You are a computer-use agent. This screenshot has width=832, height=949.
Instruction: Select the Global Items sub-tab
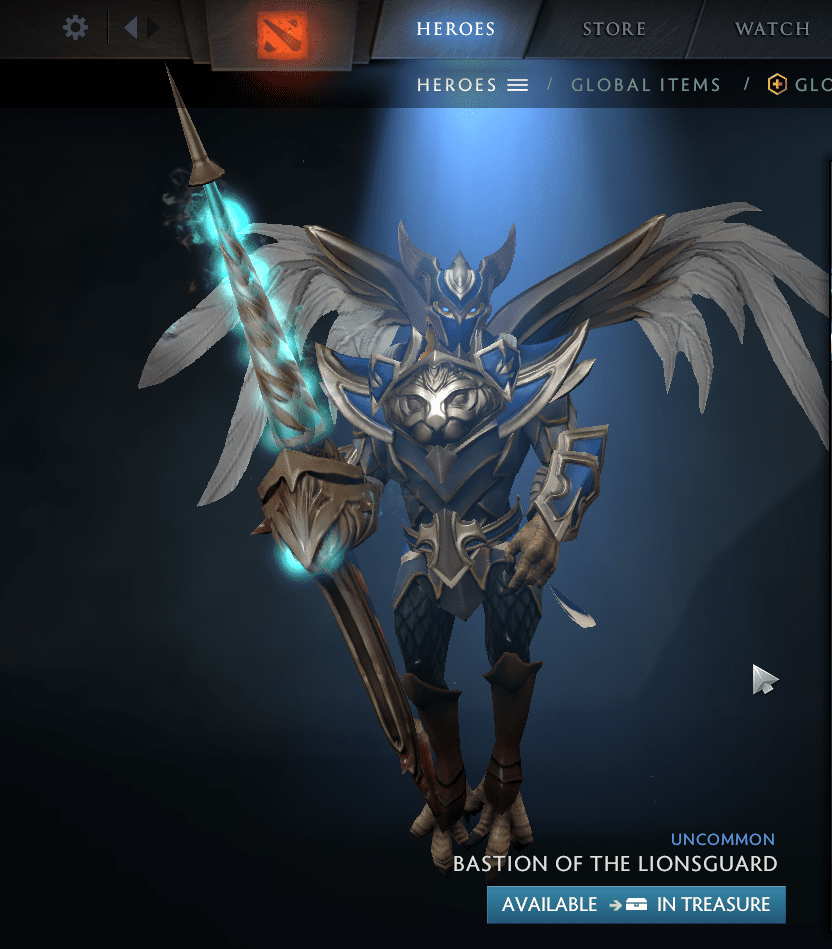[645, 85]
